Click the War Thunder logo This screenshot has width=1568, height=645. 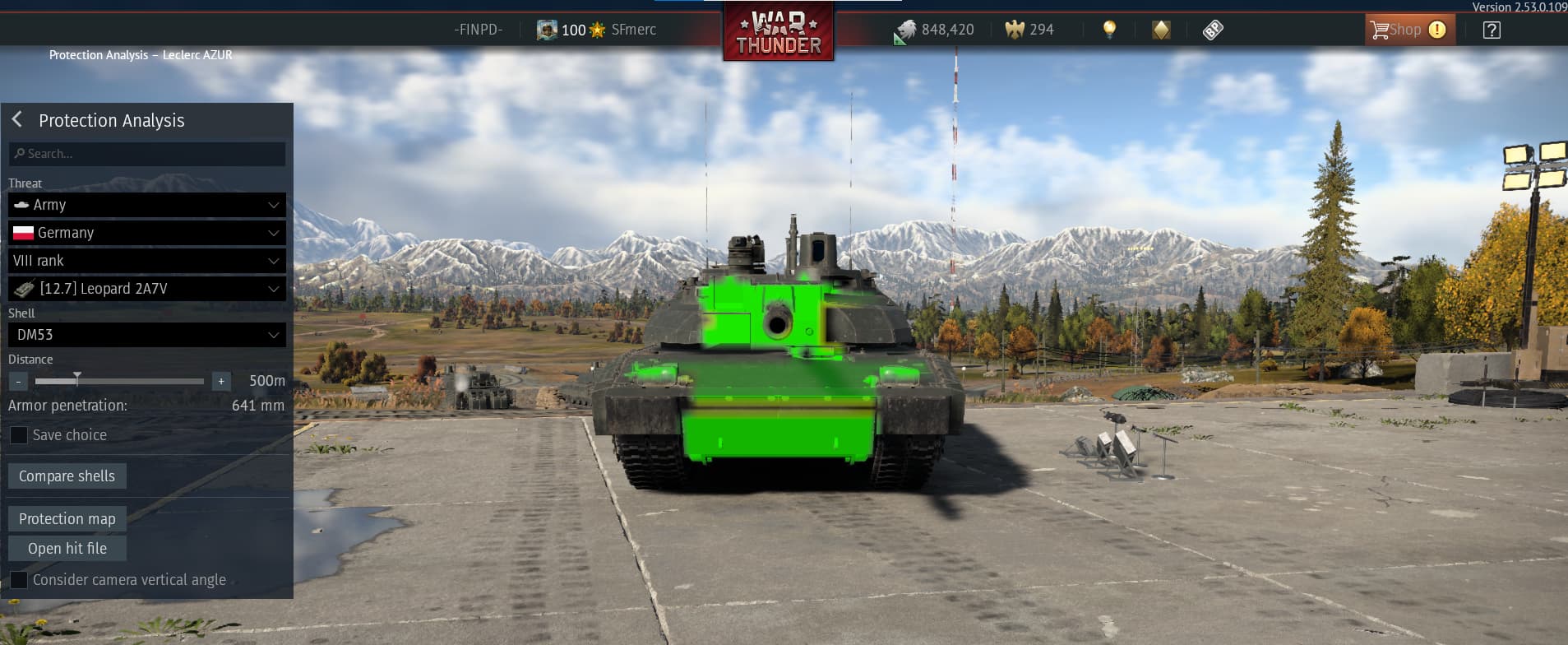(x=778, y=33)
